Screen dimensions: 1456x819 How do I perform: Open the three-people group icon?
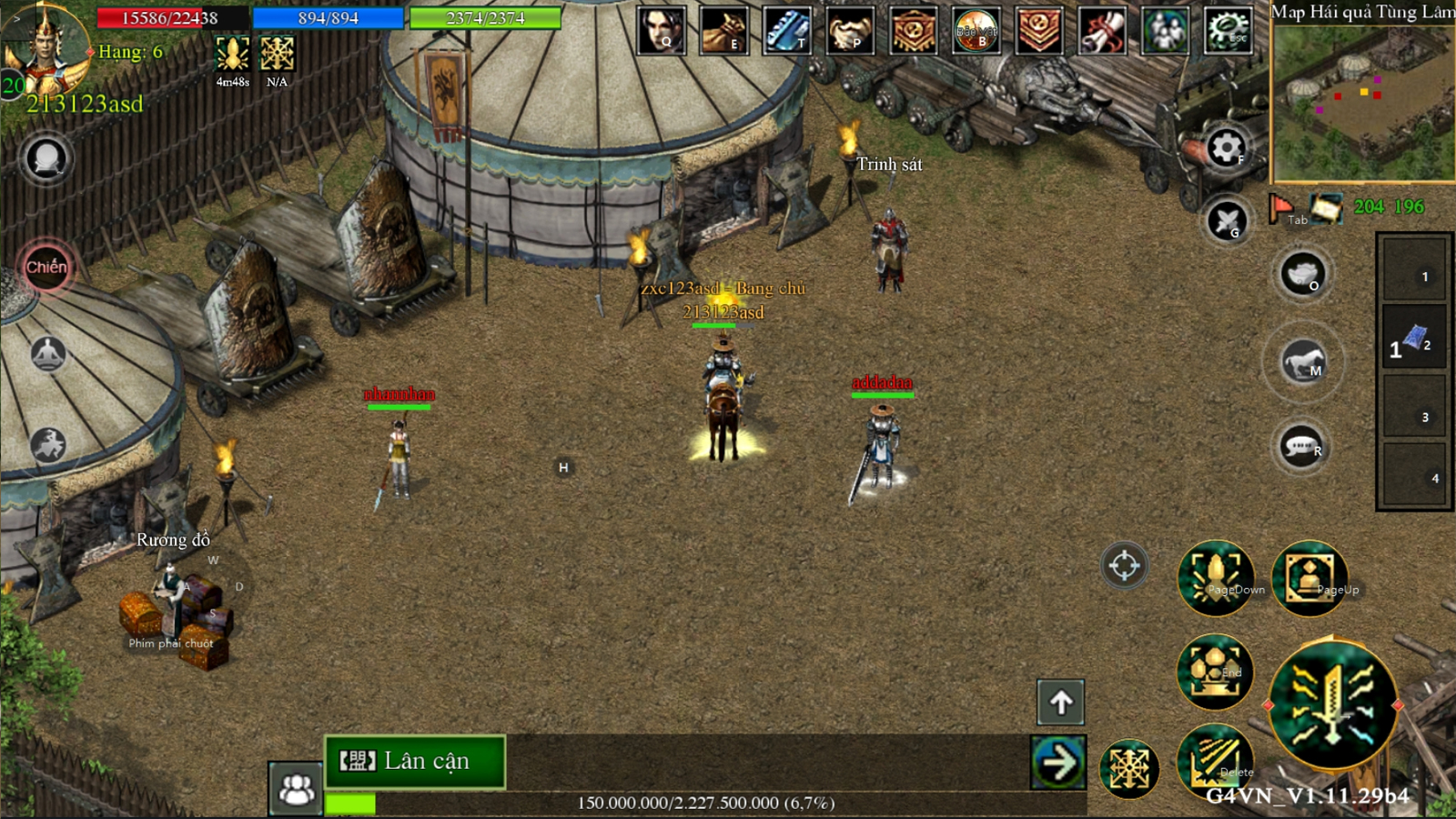pyautogui.click(x=1165, y=30)
